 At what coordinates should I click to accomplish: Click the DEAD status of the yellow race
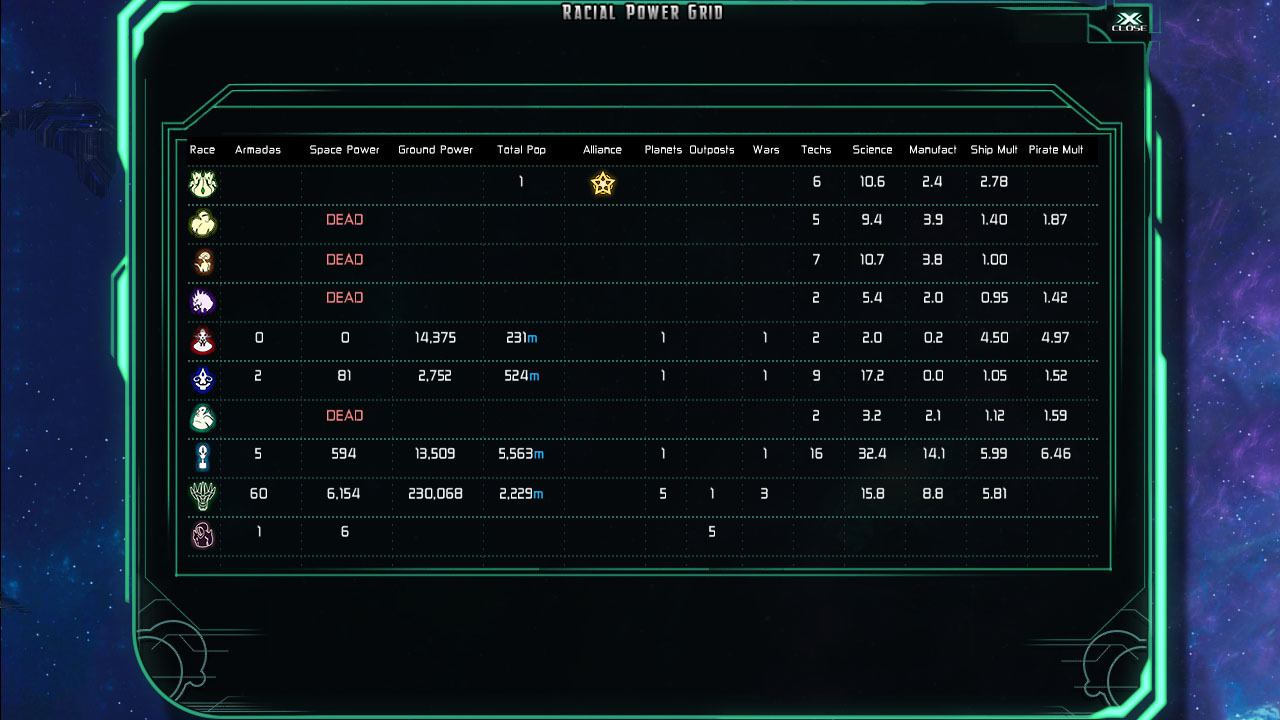(345, 220)
